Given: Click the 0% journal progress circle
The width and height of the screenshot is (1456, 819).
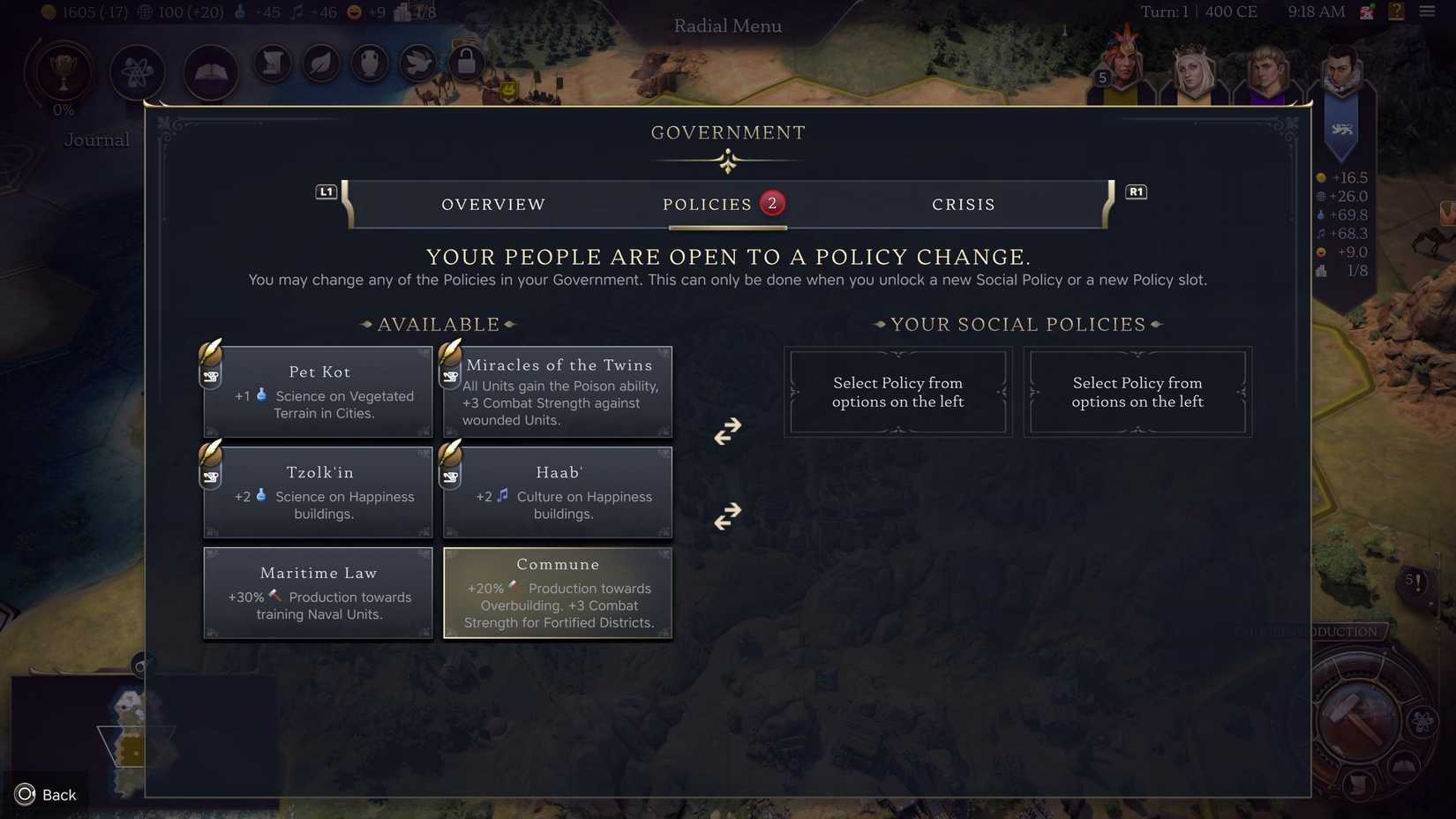Looking at the screenshot, I should point(62,109).
